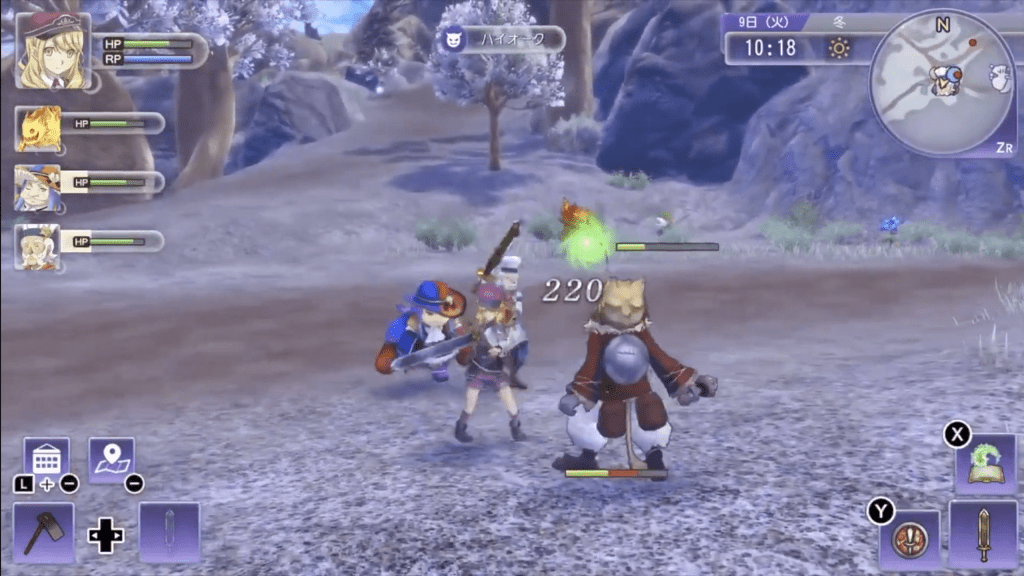Select the equipped sword weapon slot
Image resolution: width=1024 pixels, height=576 pixels.
coord(984,534)
